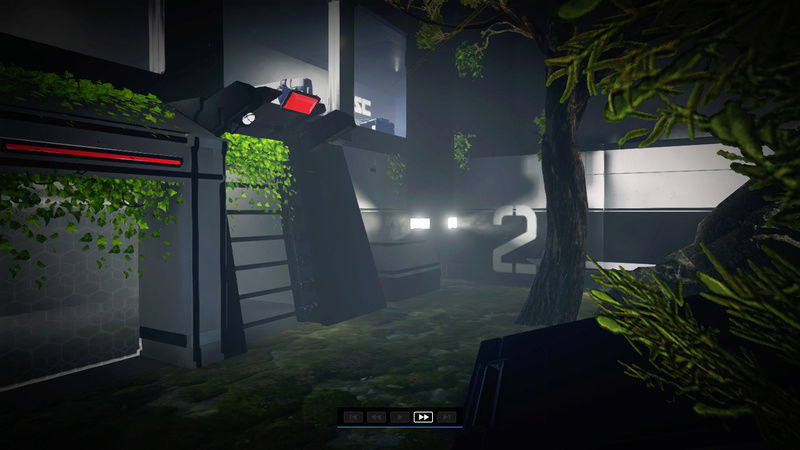The image size is (800, 450).
Task: Jump to the end with the skip-forward button
Action: point(447,417)
